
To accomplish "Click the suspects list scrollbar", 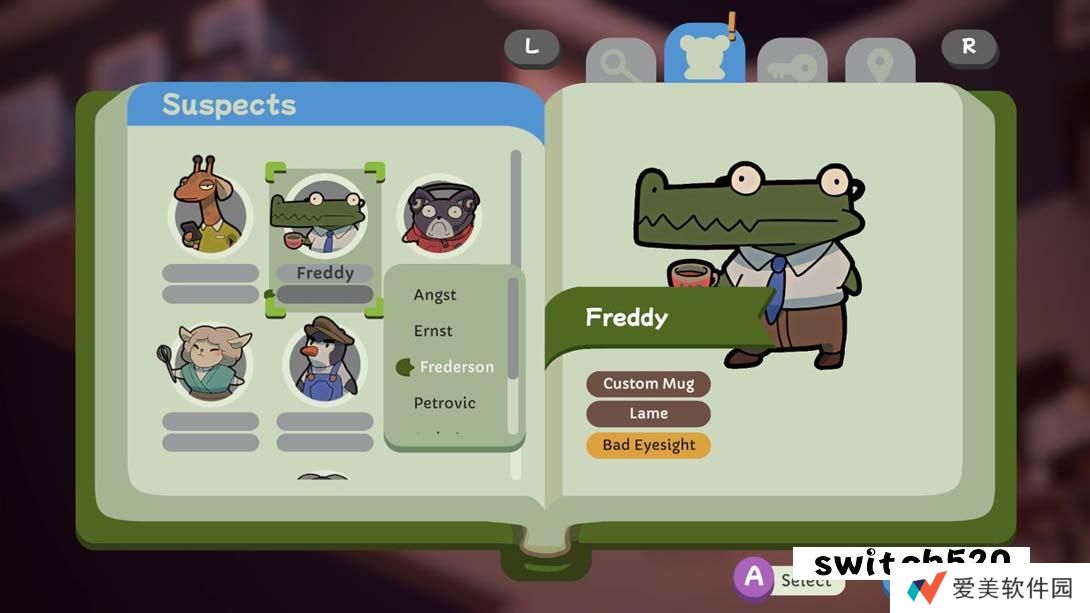I will 516,210.
